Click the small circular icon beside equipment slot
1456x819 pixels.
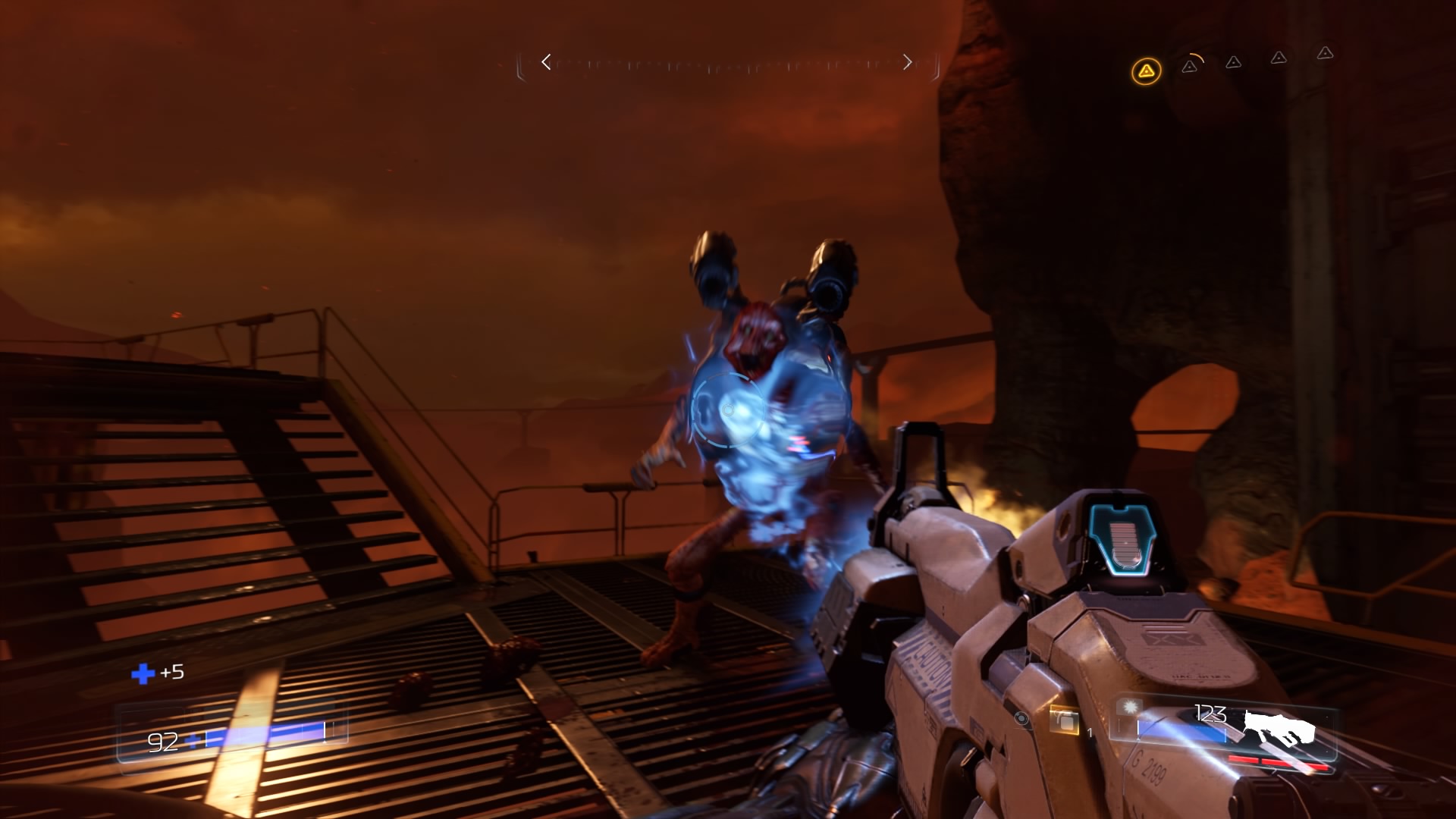click(1021, 718)
